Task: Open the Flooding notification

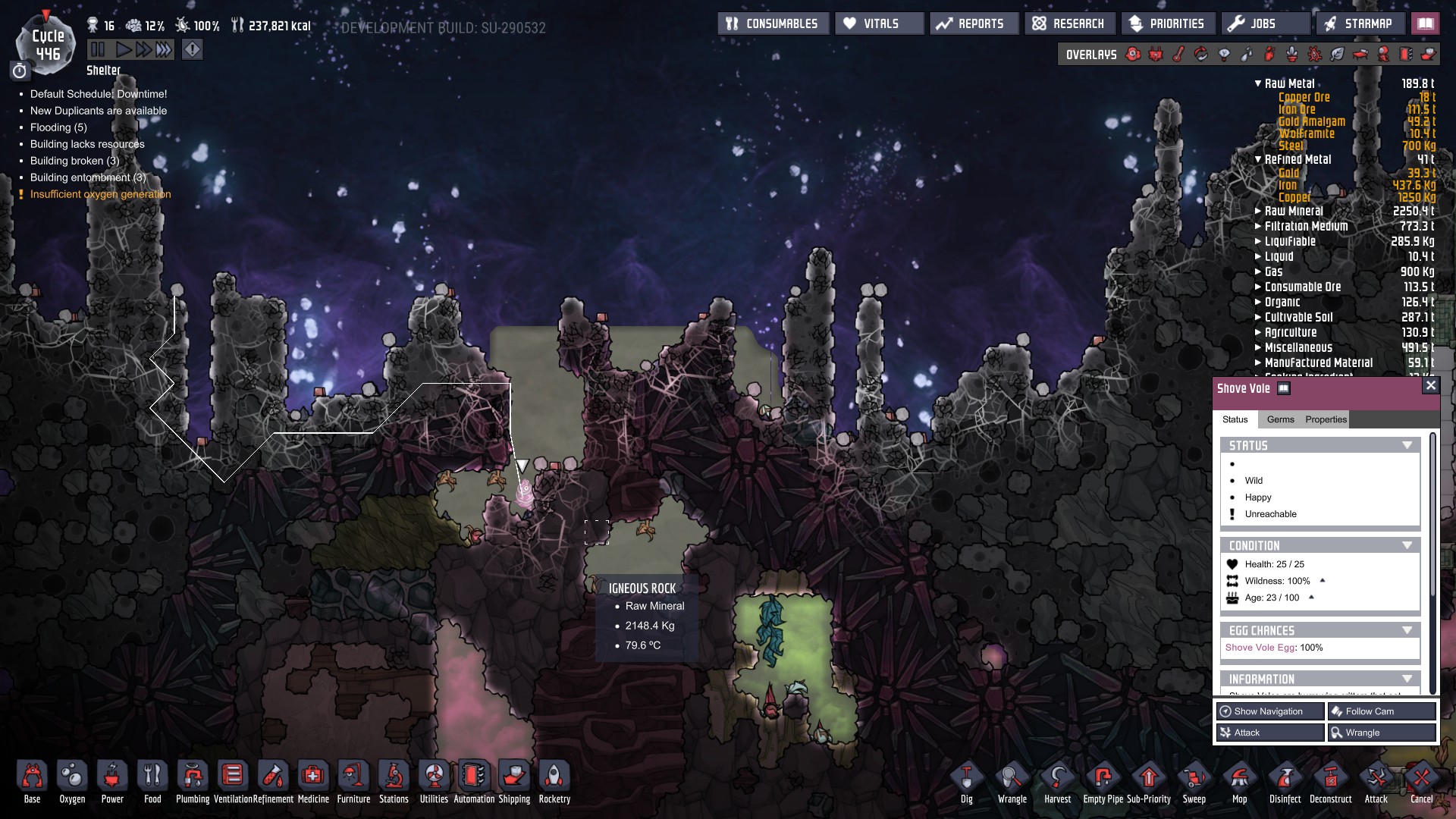Action: pyautogui.click(x=58, y=127)
